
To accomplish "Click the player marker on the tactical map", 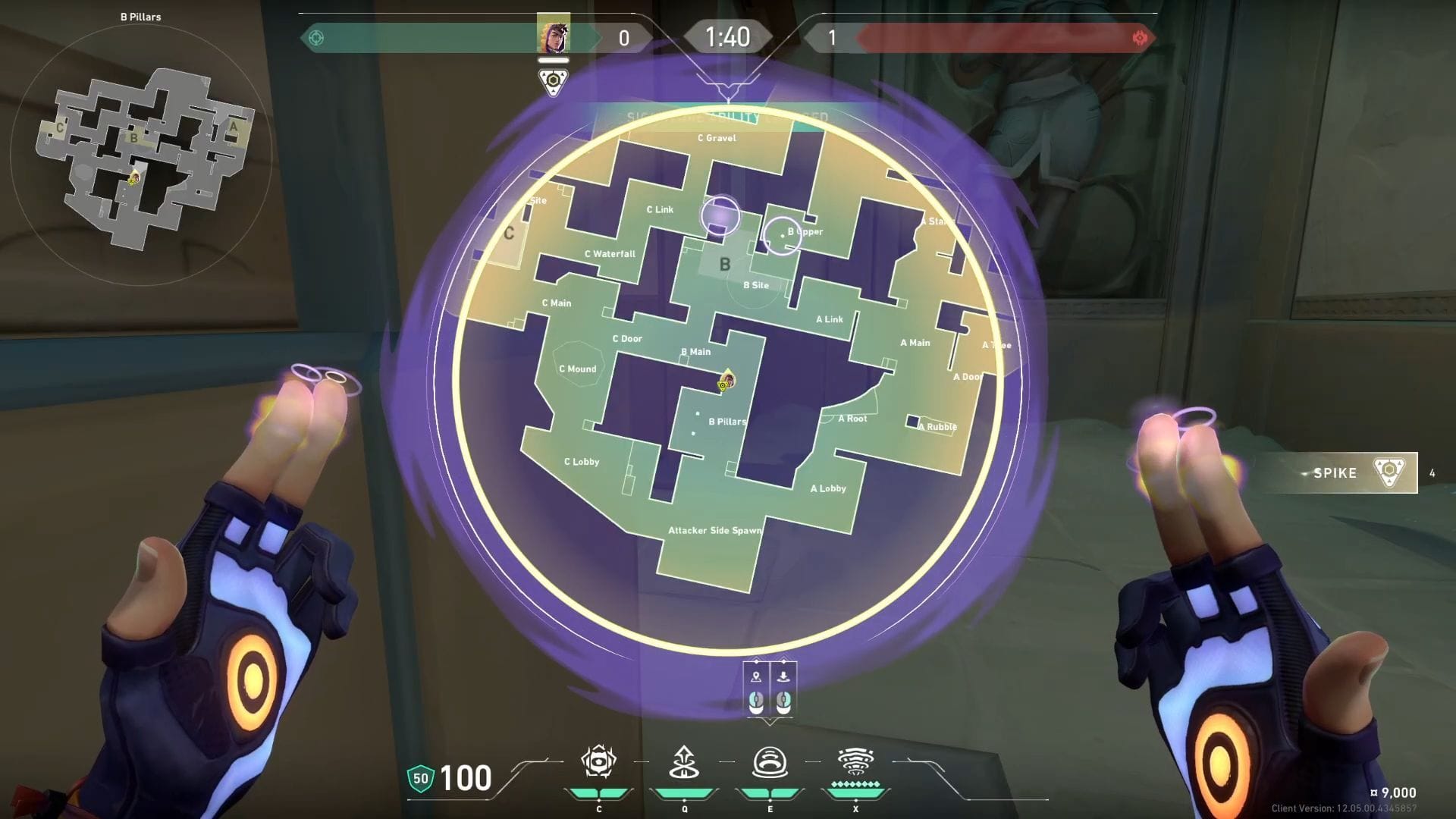I will (726, 381).
